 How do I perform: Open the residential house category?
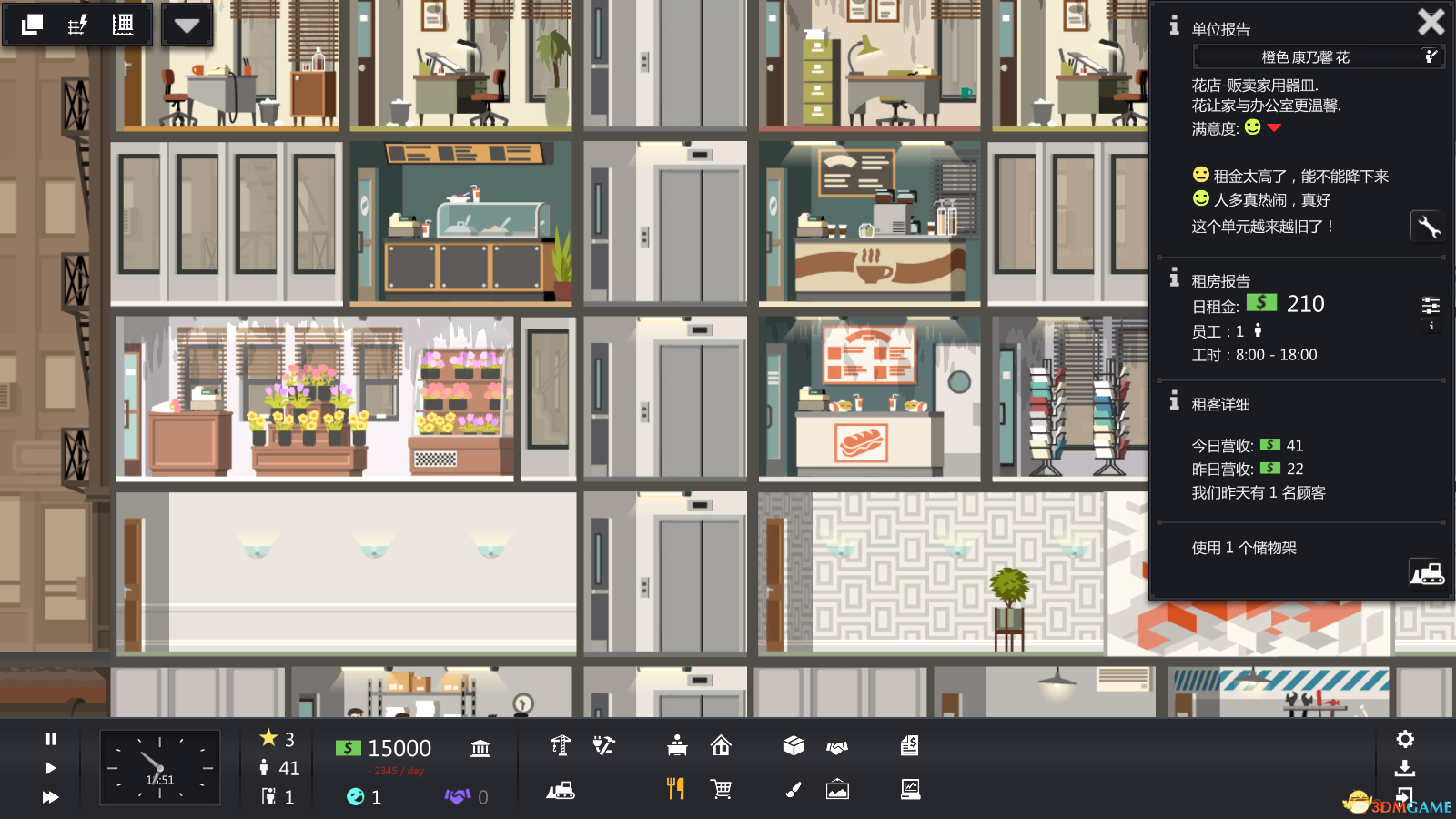(x=721, y=746)
